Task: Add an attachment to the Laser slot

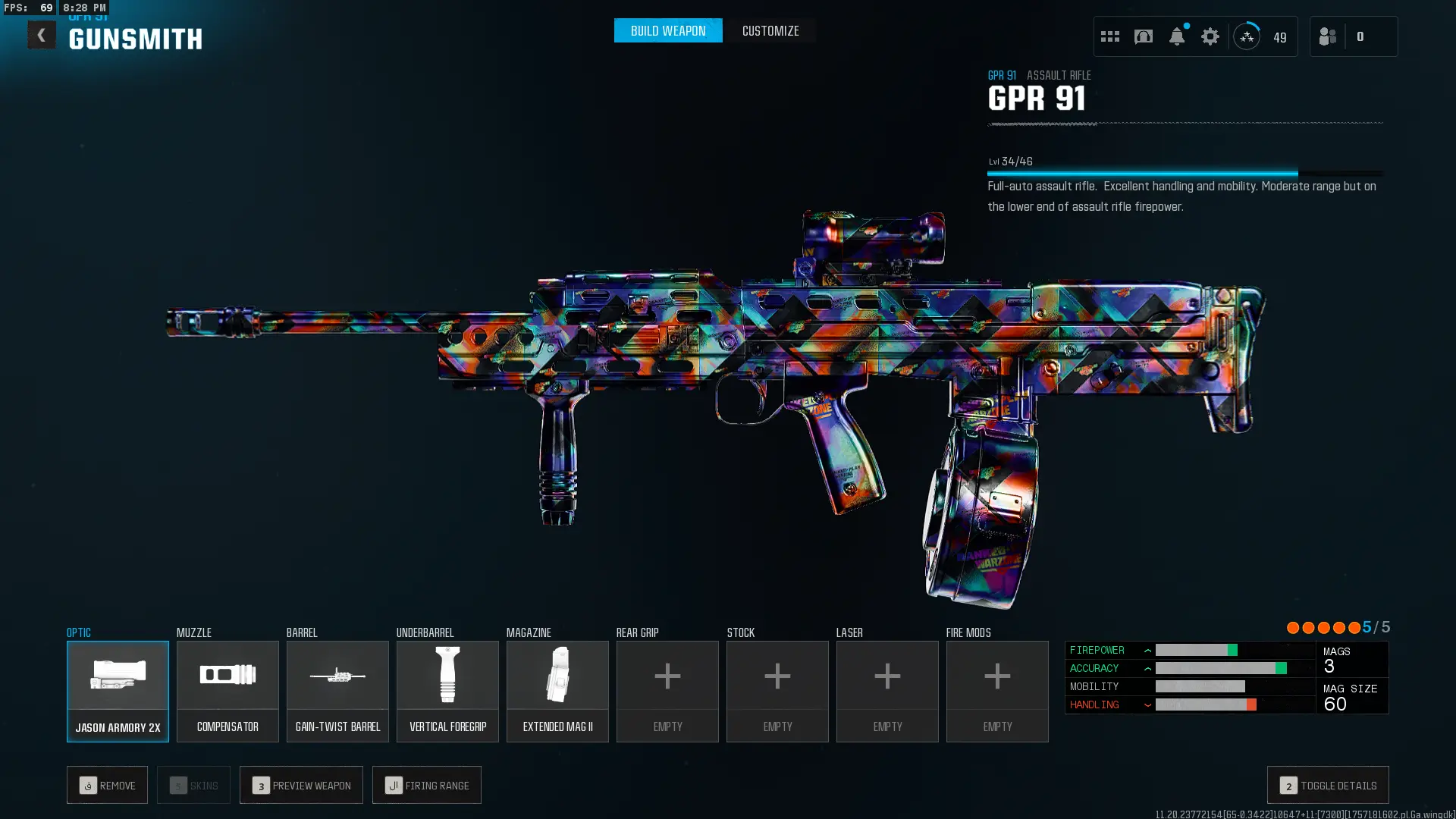Action: (x=887, y=691)
